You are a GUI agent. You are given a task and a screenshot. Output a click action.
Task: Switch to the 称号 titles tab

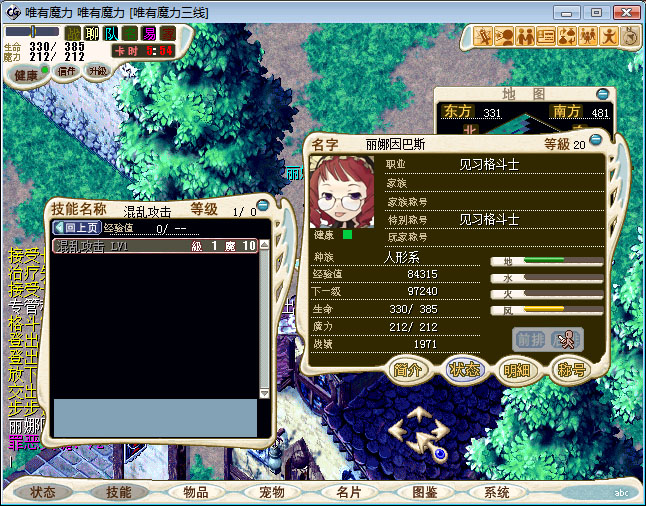pyautogui.click(x=571, y=369)
